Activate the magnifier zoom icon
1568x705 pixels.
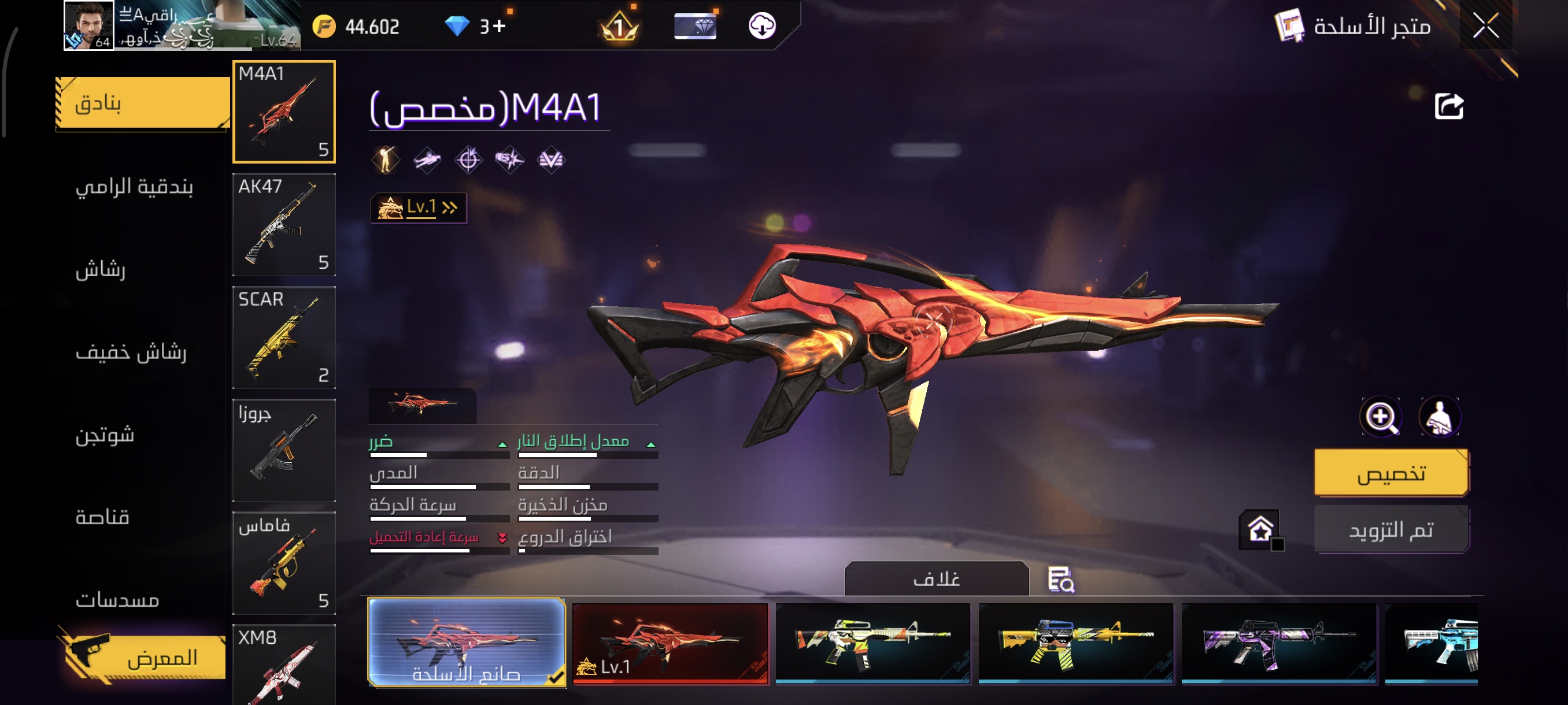1381,417
